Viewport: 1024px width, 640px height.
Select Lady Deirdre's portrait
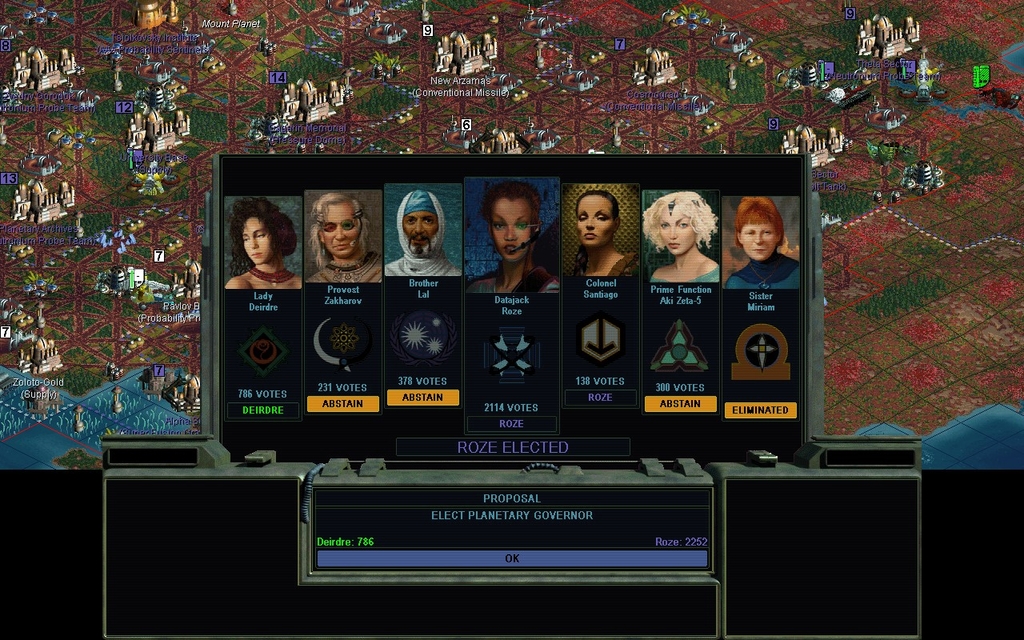pos(263,242)
